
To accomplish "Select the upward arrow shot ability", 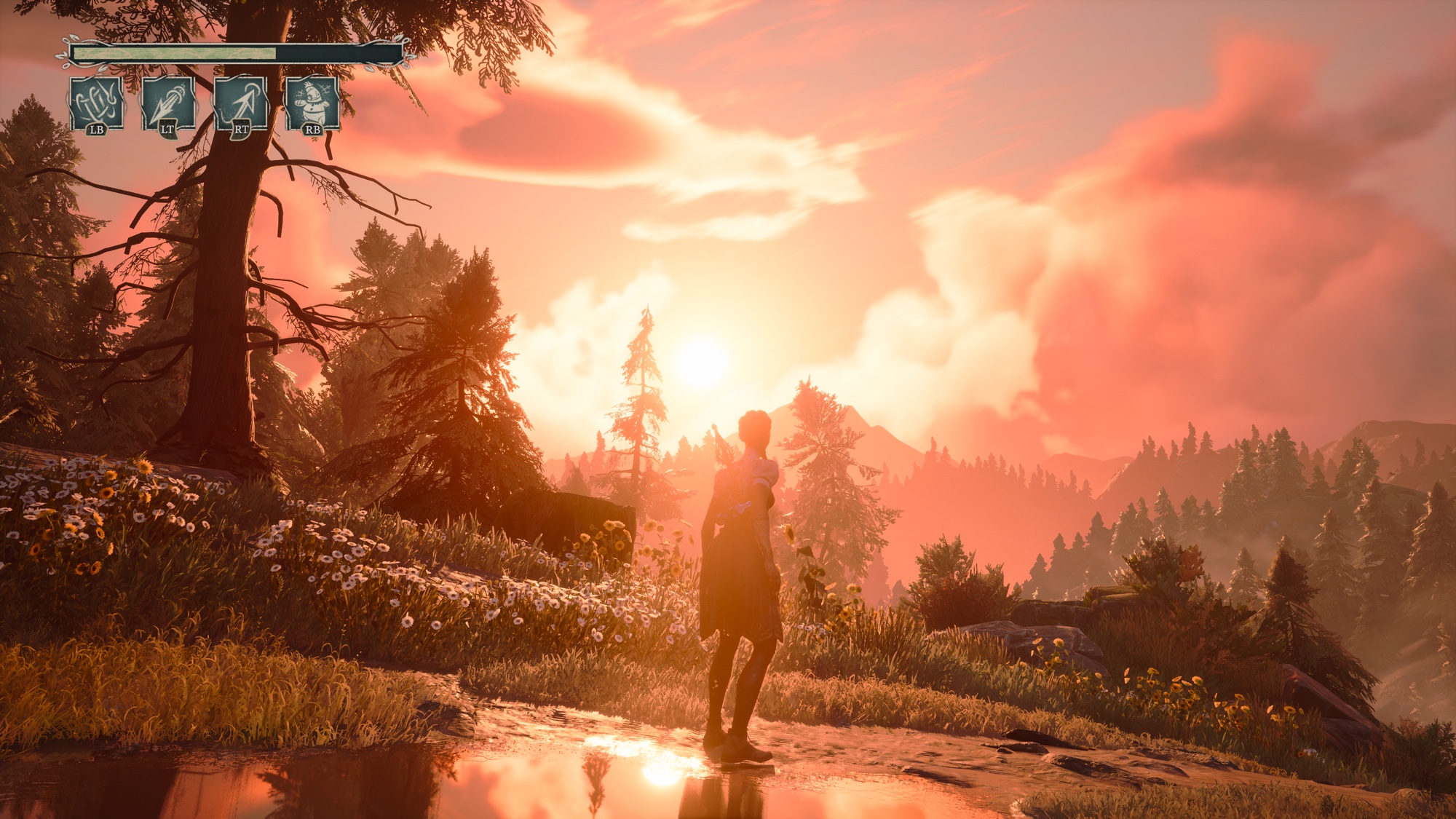I will click(240, 104).
